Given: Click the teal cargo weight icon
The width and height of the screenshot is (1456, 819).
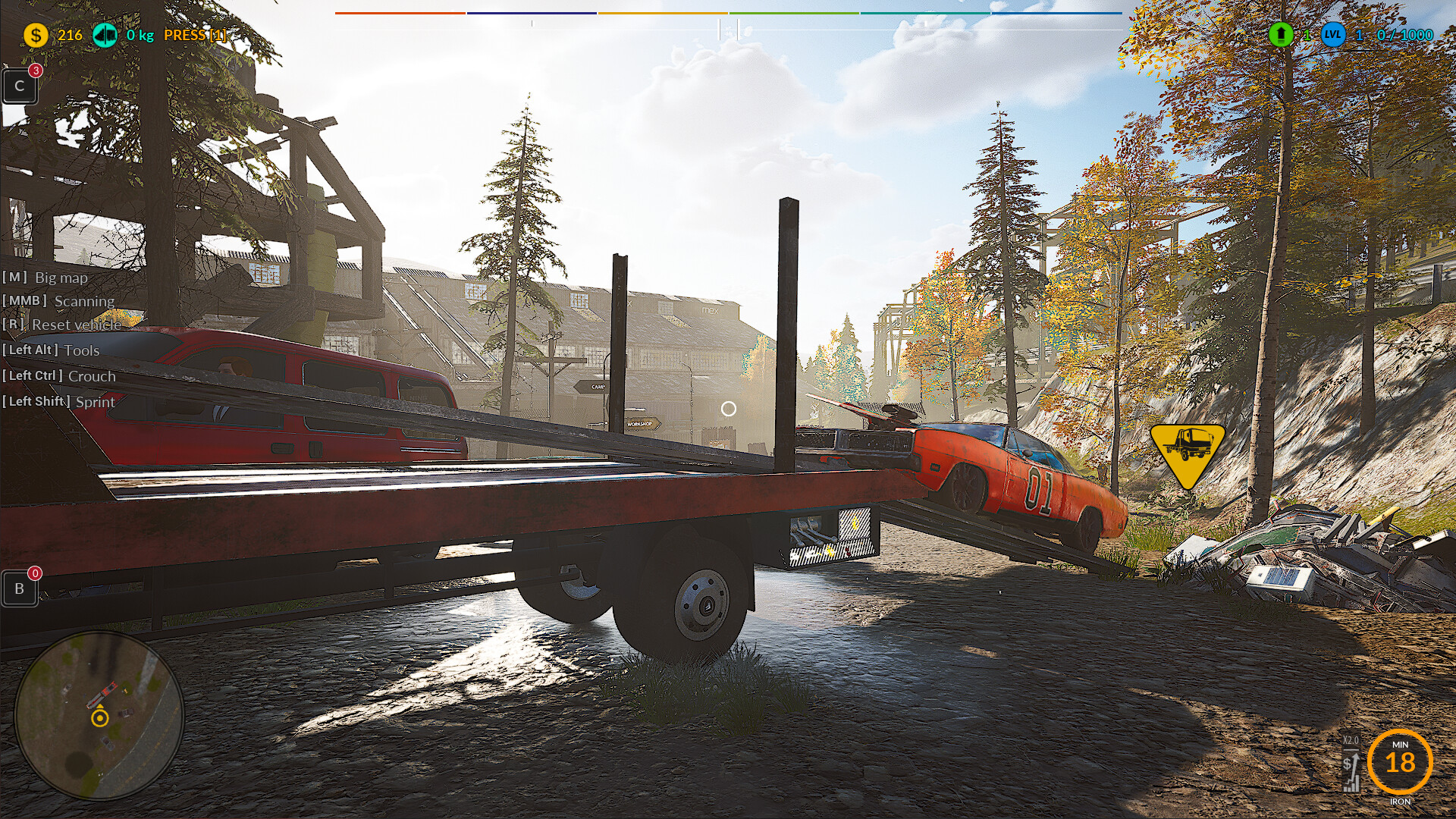Looking at the screenshot, I should pyautogui.click(x=105, y=35).
